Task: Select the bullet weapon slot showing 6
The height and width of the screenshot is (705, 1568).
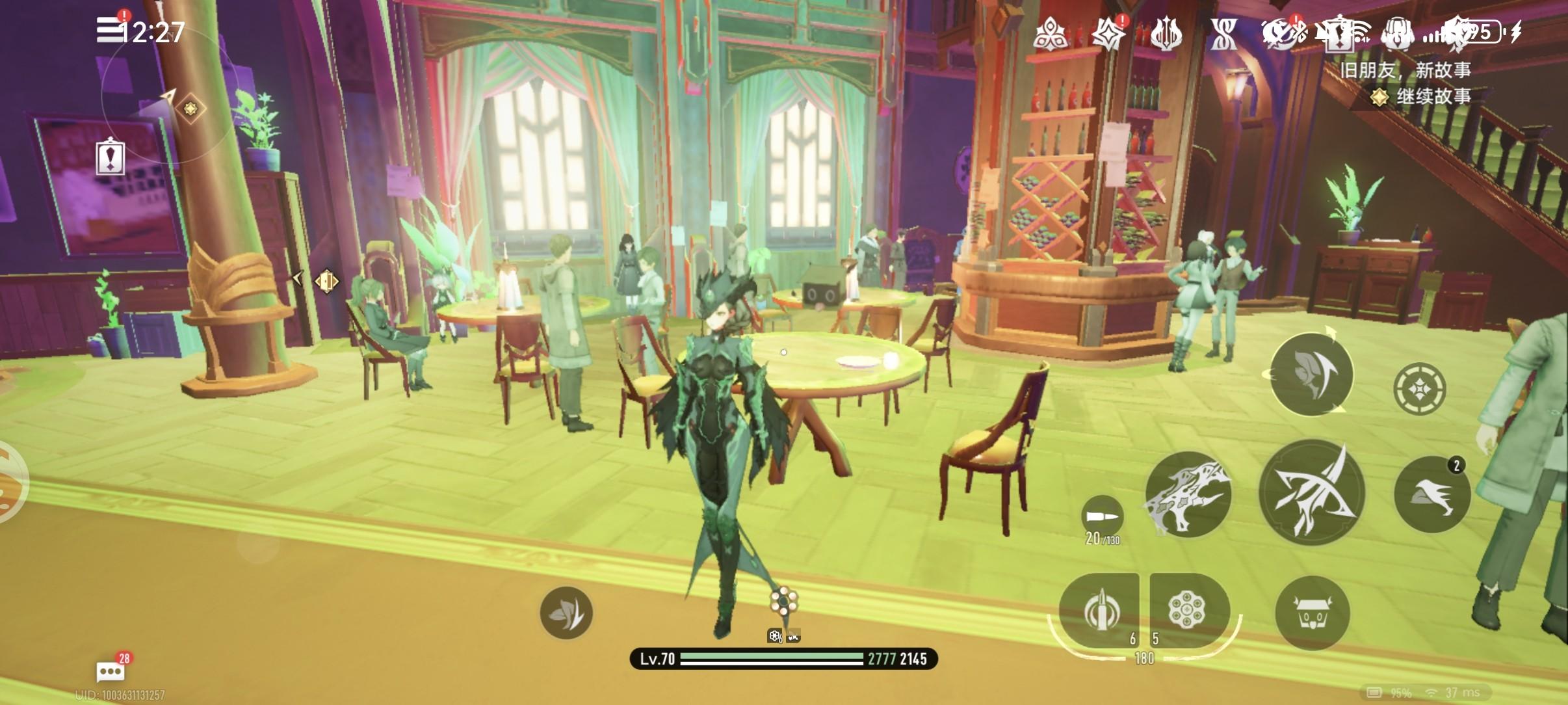Action: tap(1100, 611)
